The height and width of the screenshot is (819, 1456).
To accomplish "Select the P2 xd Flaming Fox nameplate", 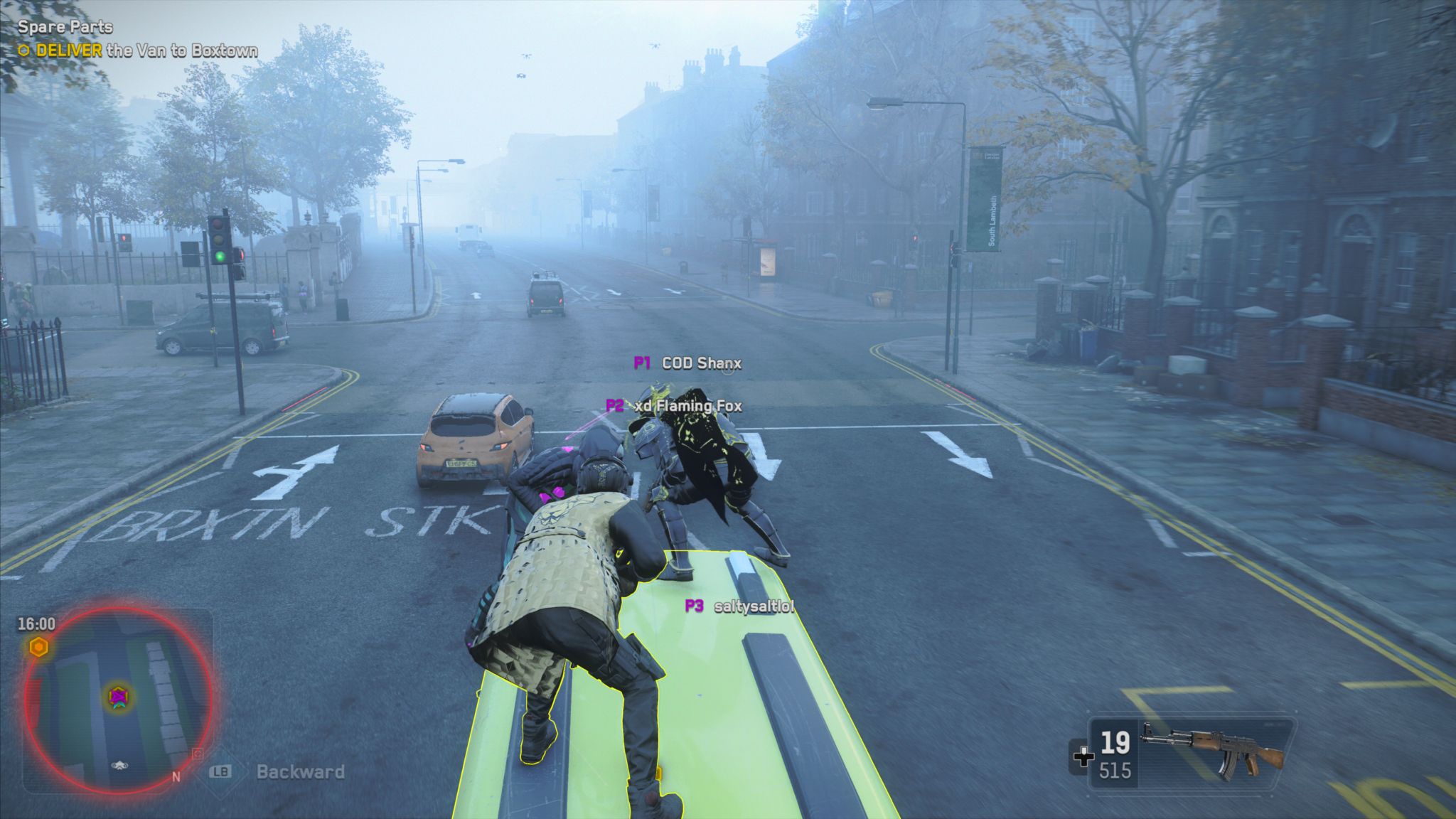I will [673, 406].
